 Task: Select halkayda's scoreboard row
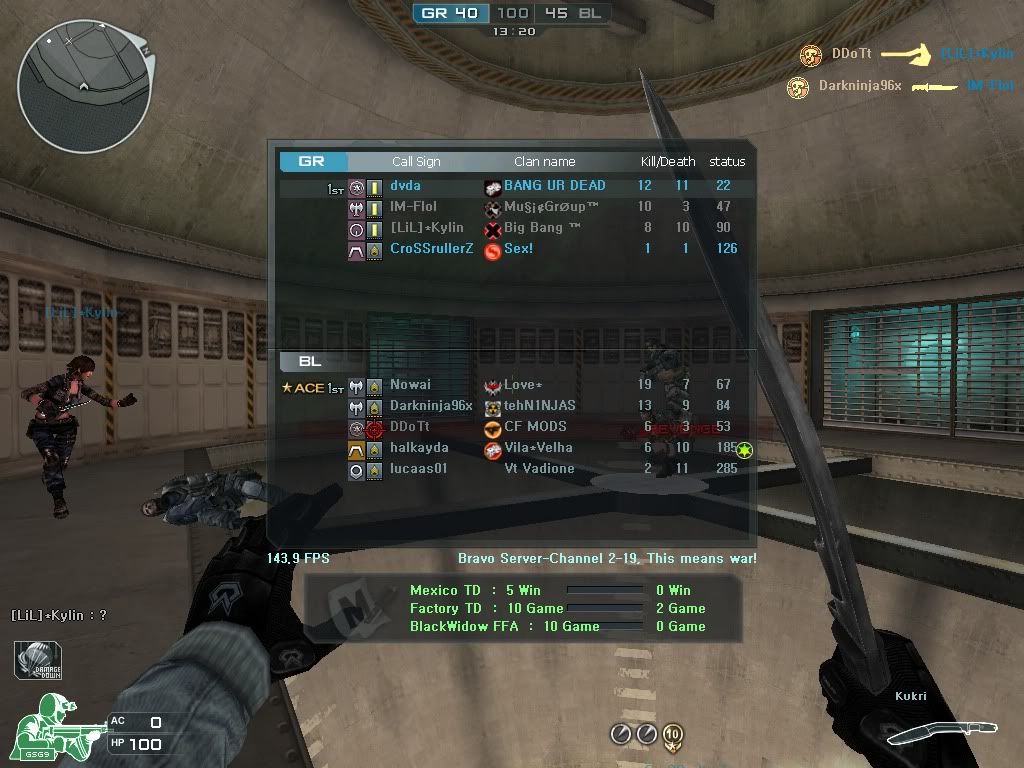point(510,448)
